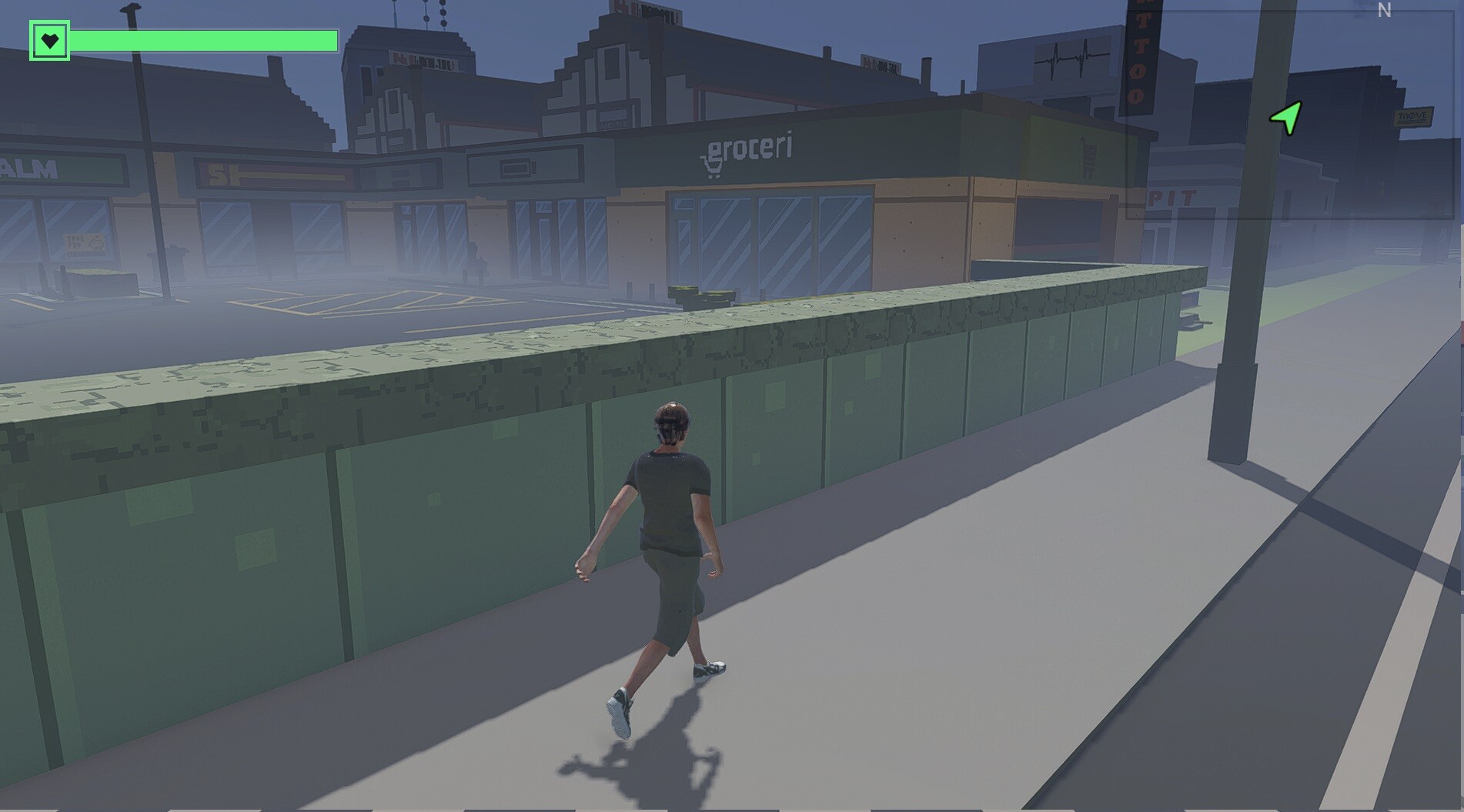Click the SAVE poster in the shop window
This screenshot has height=812, width=1464.
pos(84,243)
